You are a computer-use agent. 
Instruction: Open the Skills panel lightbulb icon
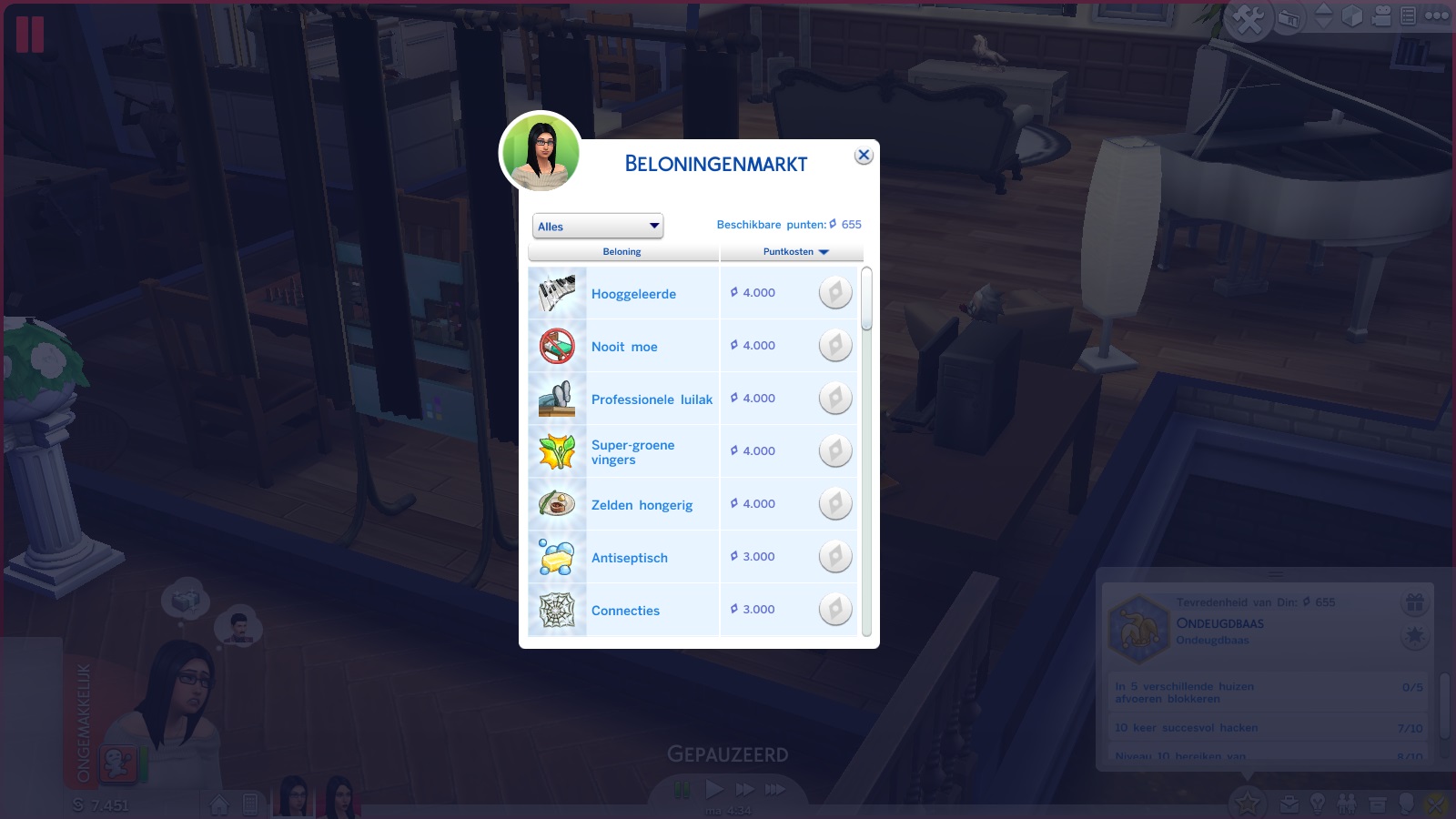pyautogui.click(x=1317, y=804)
